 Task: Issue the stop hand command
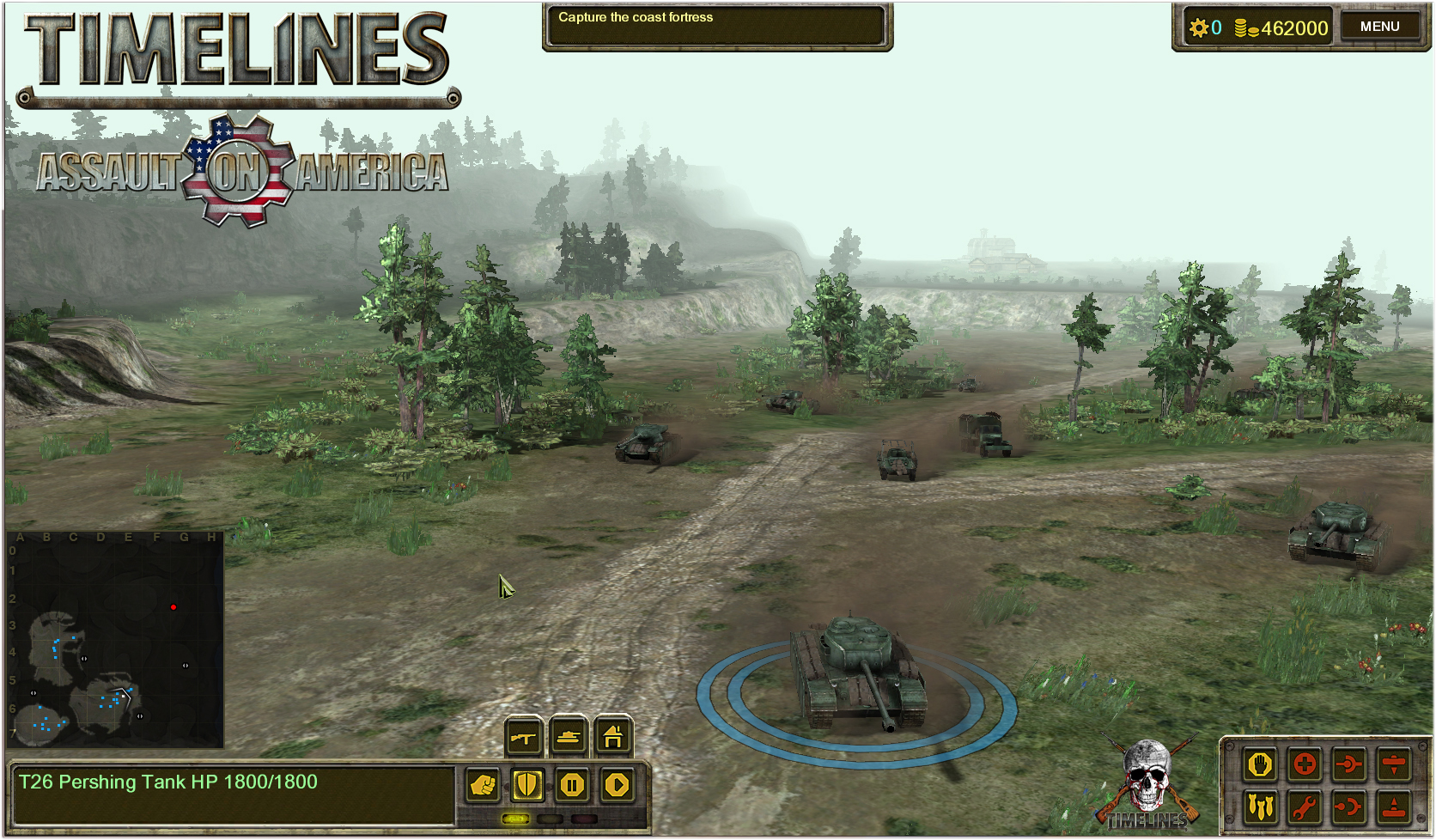coord(1260,764)
